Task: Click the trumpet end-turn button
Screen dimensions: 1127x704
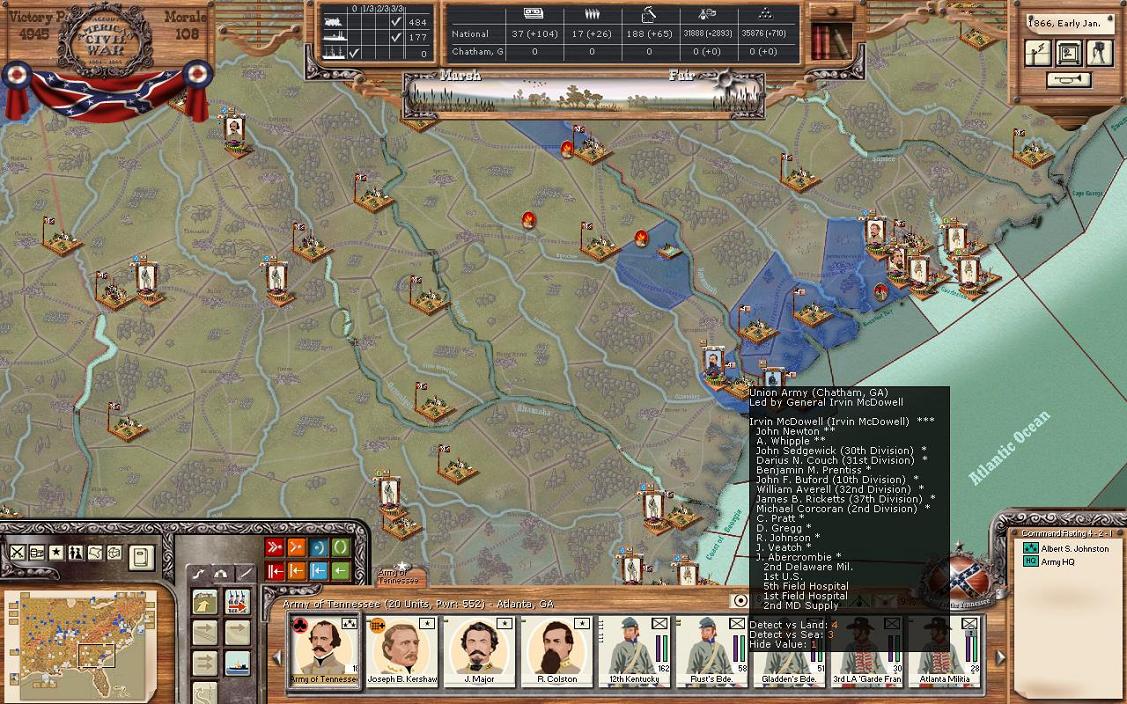Action: 1069,80
